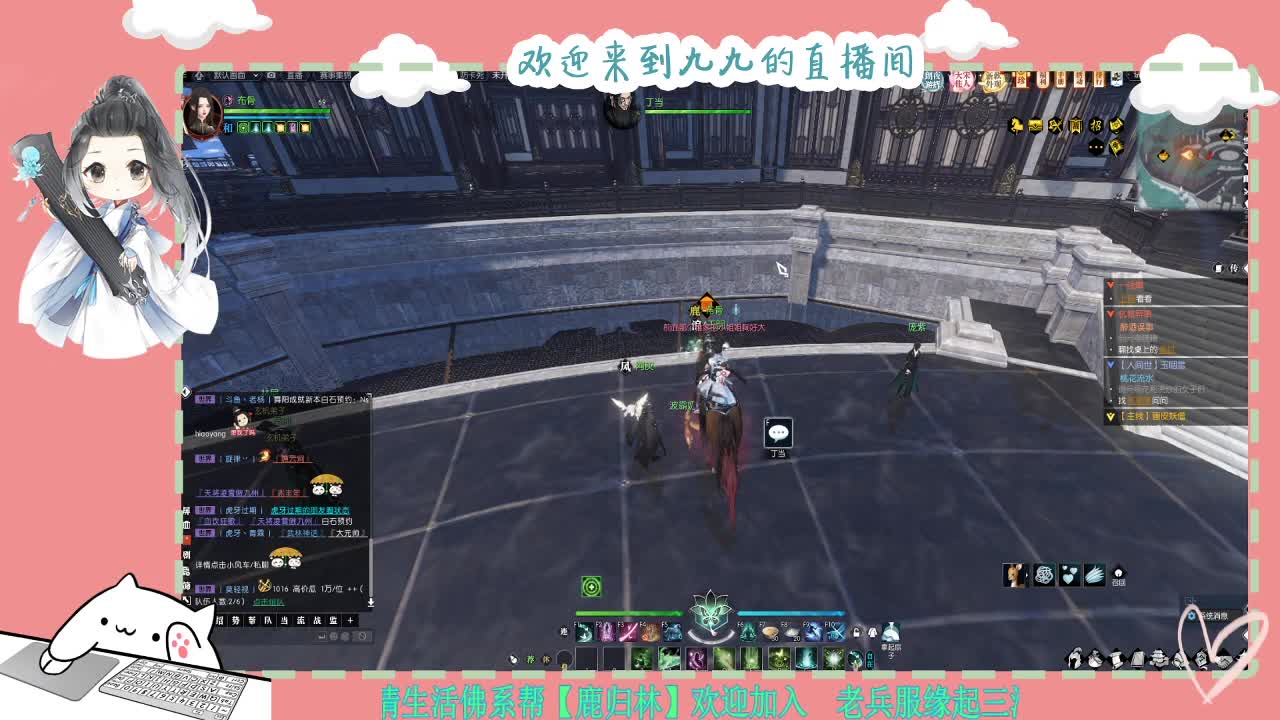Image resolution: width=1280 pixels, height=720 pixels.
Task: Toggle the skill bar padlock lock
Action: pos(856,632)
